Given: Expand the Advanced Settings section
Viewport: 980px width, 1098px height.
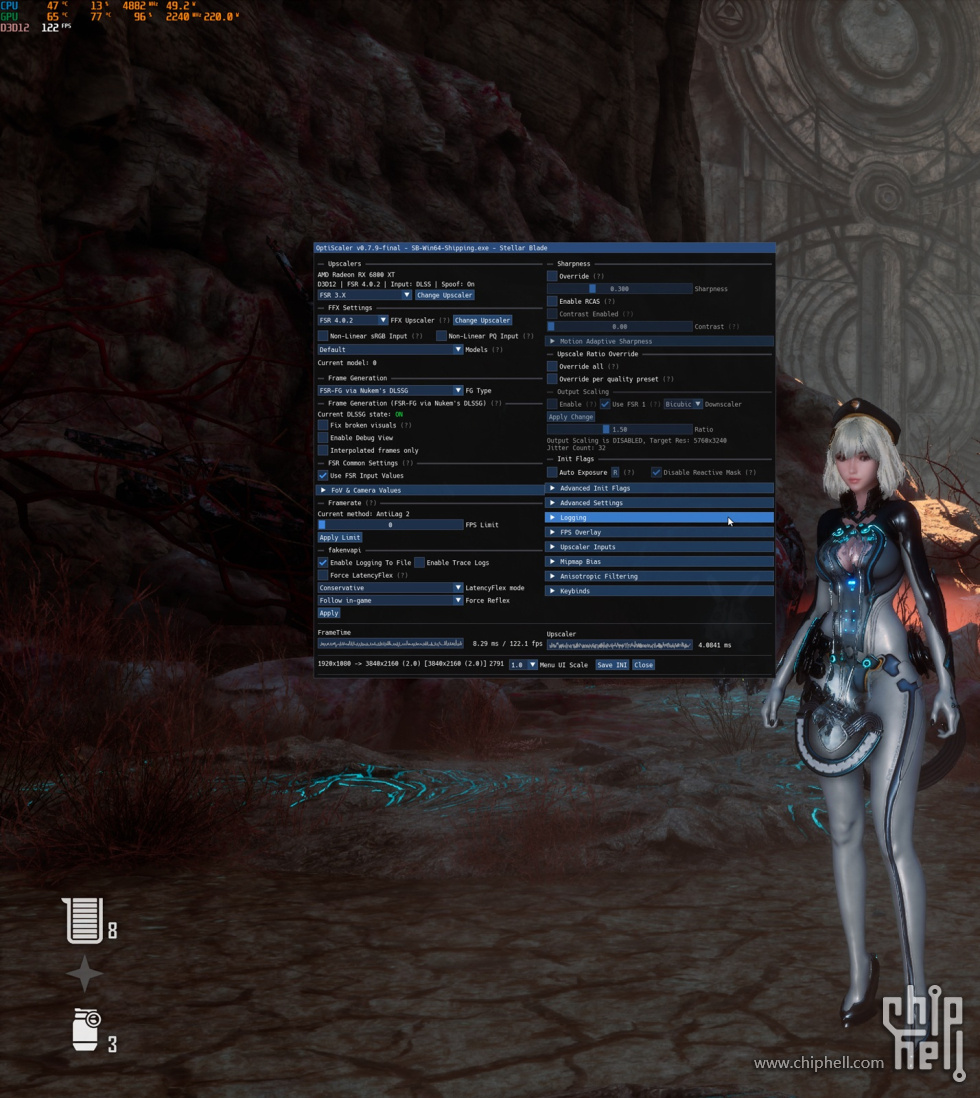Looking at the screenshot, I should click(x=660, y=503).
